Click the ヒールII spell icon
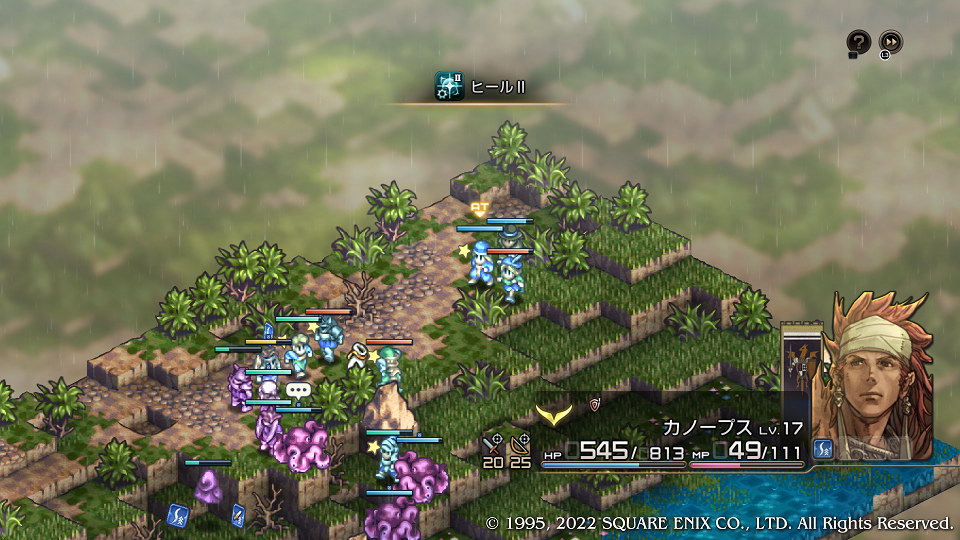Viewport: 960px width, 540px height. coord(449,87)
